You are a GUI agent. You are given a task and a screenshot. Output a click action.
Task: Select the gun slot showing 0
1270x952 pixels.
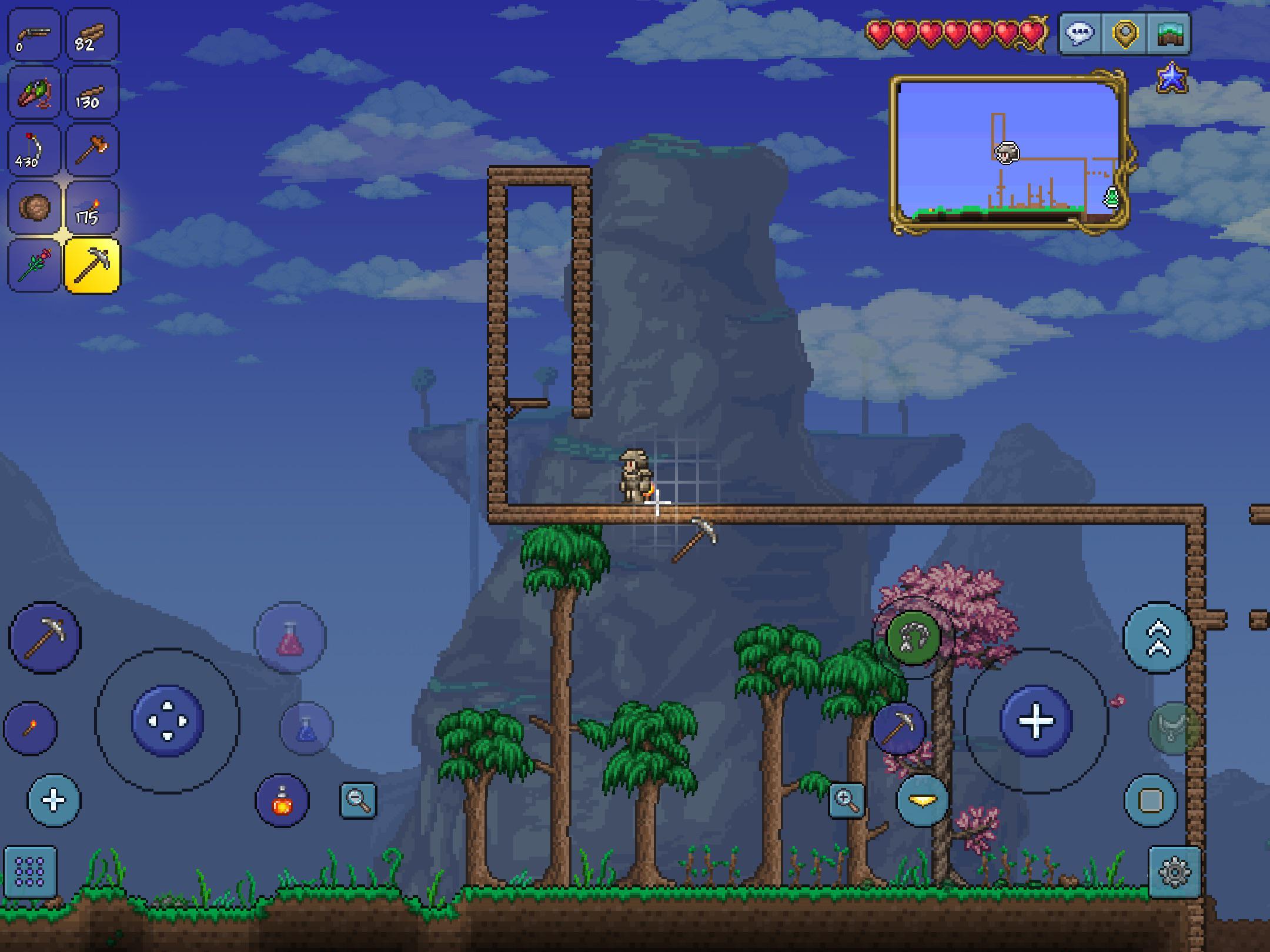pos(34,35)
